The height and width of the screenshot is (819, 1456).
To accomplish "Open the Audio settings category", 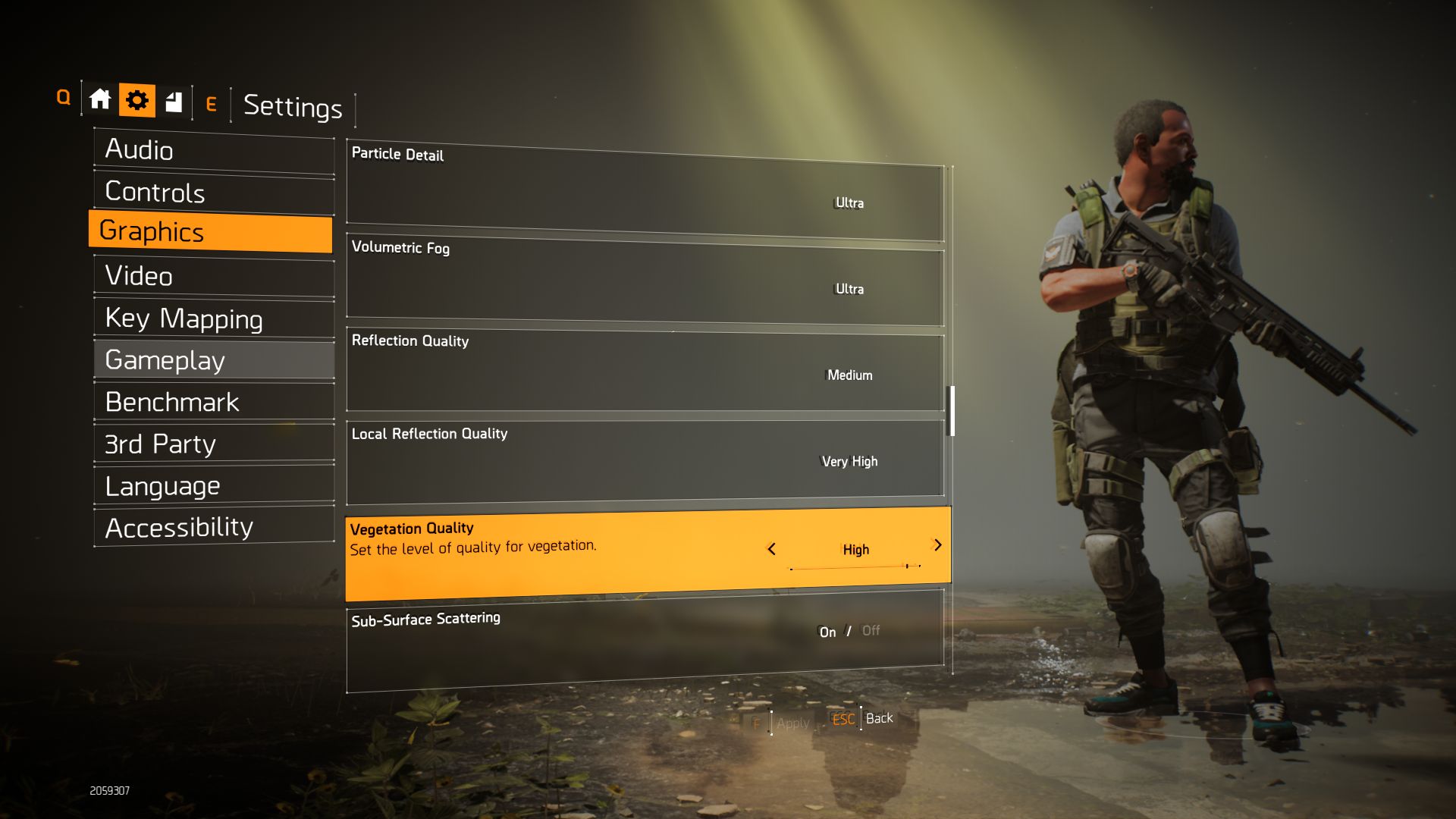I will pyautogui.click(x=213, y=150).
